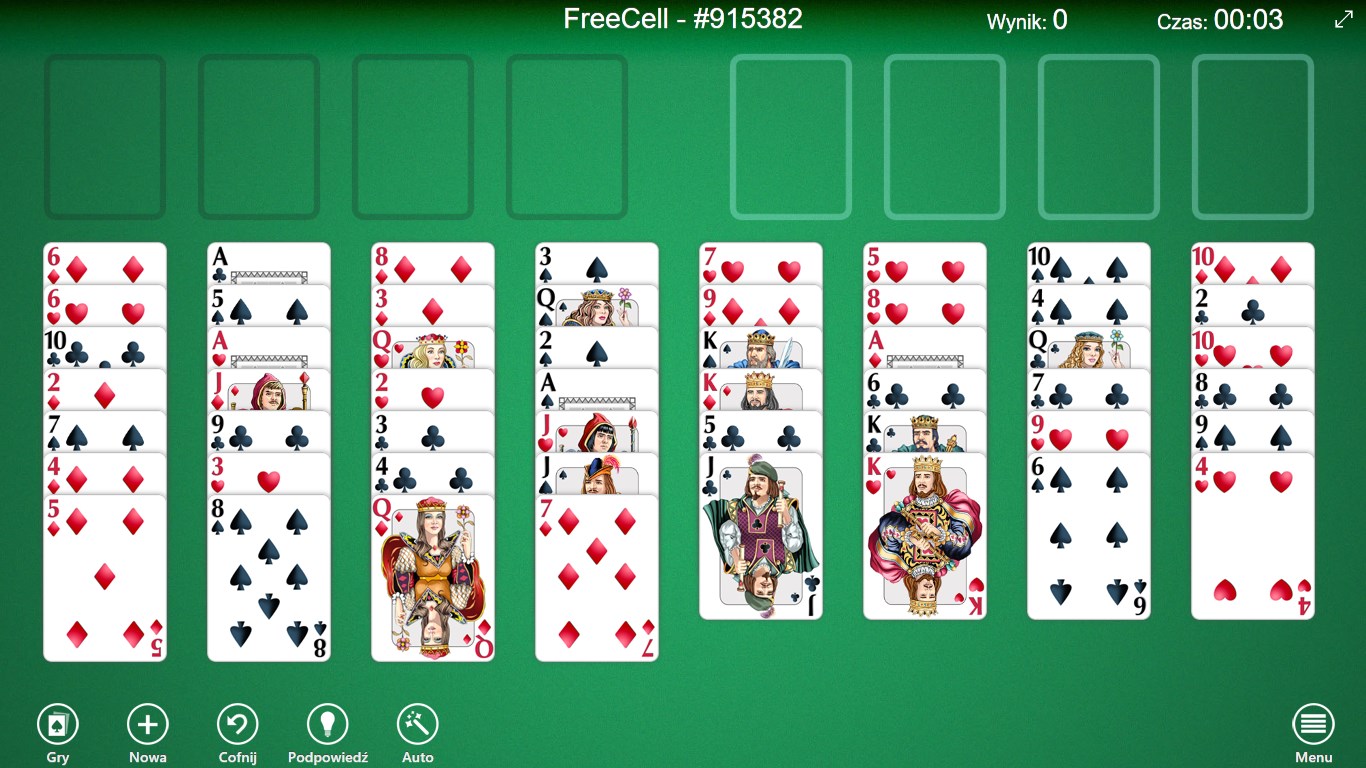
Task: Start a new game with the Nowa icon
Action: coord(147,722)
